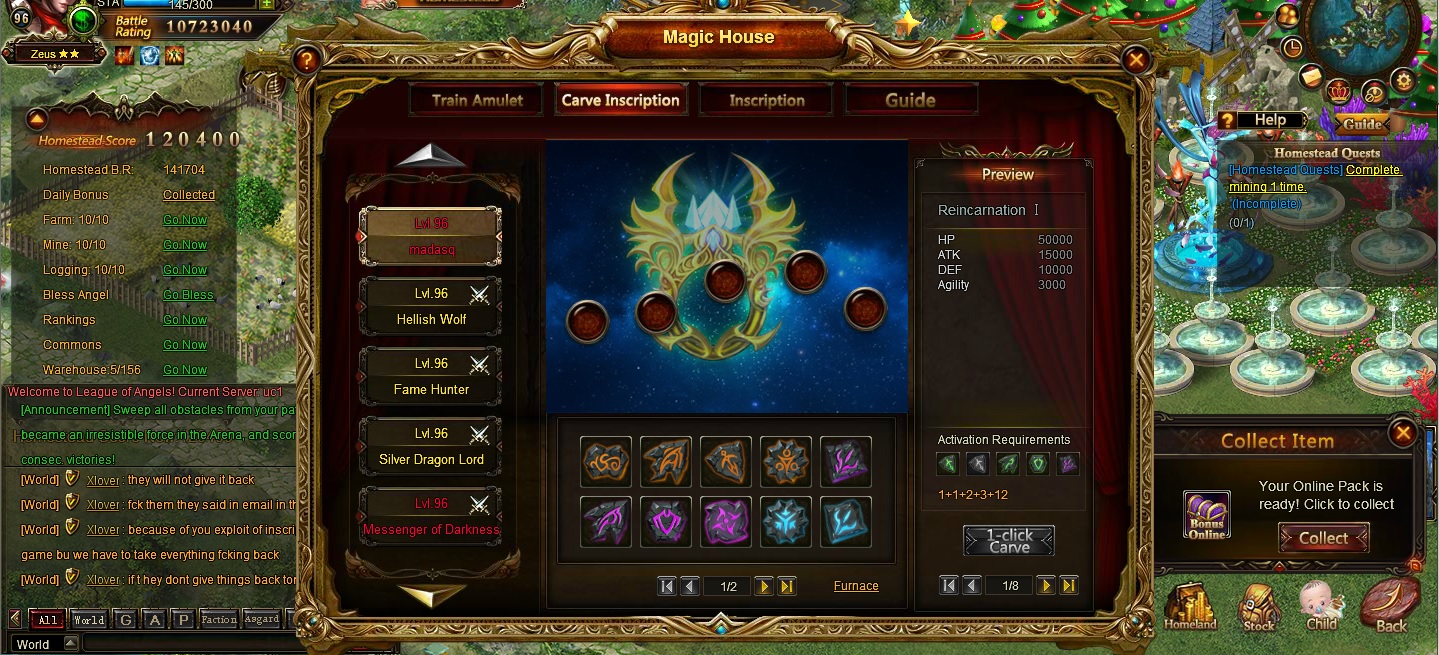Select Hellish Wolf from the hero list
Viewport: 1439px width, 655px height.
(431, 307)
